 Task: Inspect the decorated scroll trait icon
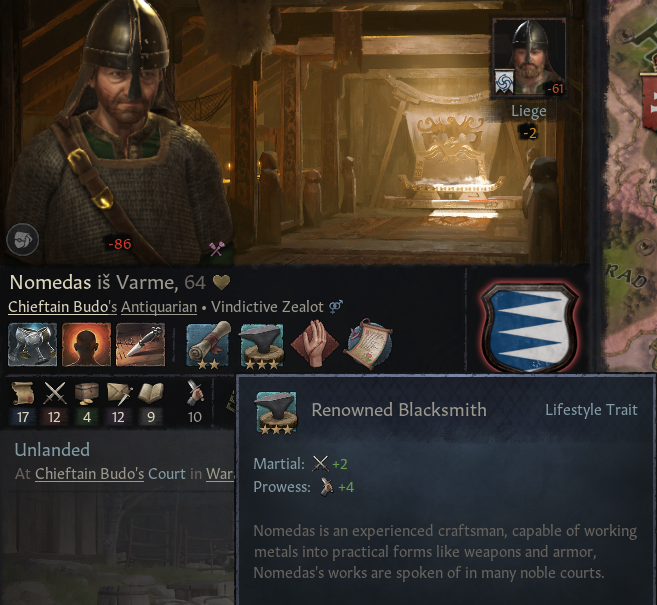[367, 343]
